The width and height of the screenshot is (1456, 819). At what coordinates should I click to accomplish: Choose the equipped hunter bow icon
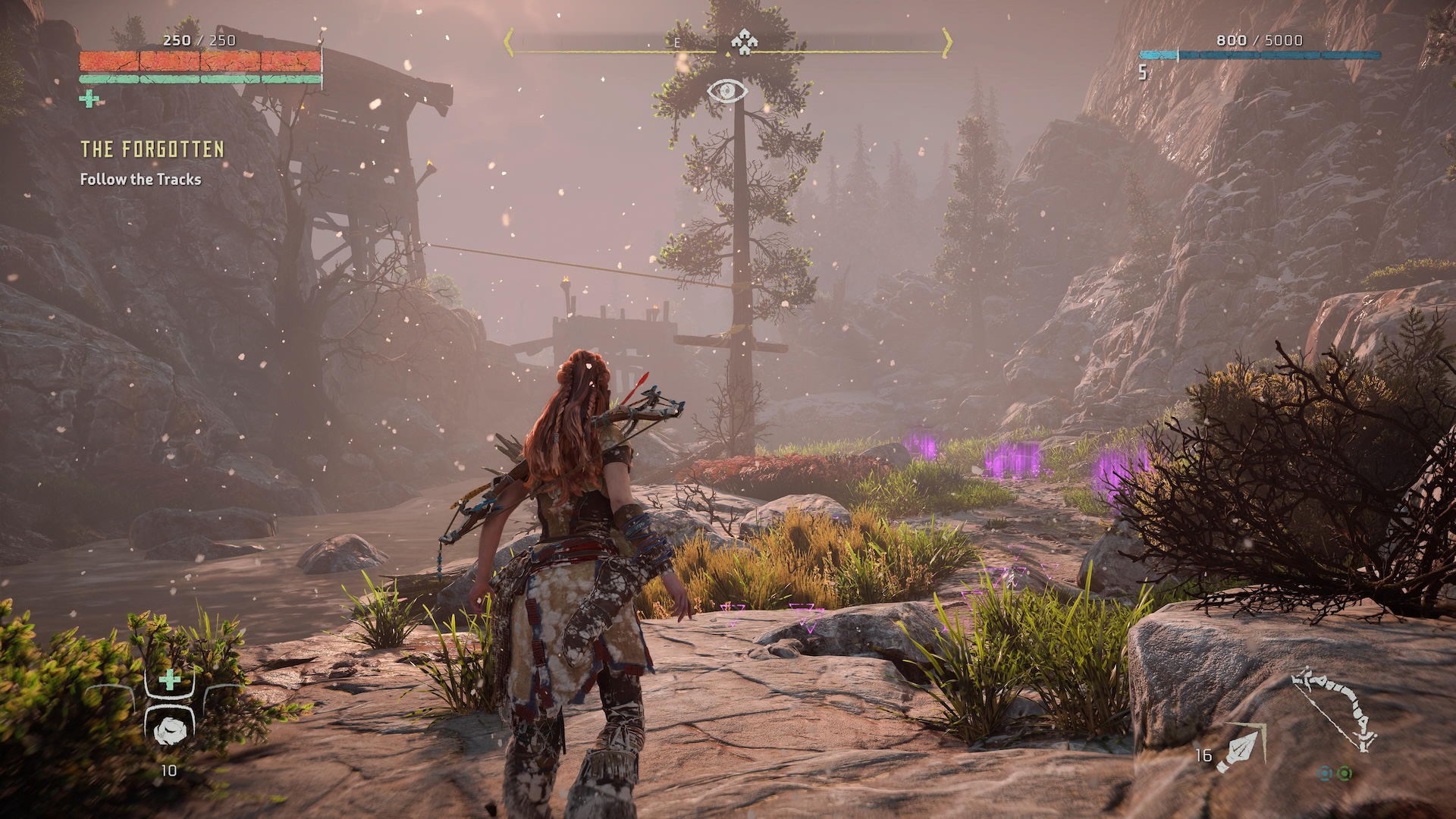click(1335, 709)
